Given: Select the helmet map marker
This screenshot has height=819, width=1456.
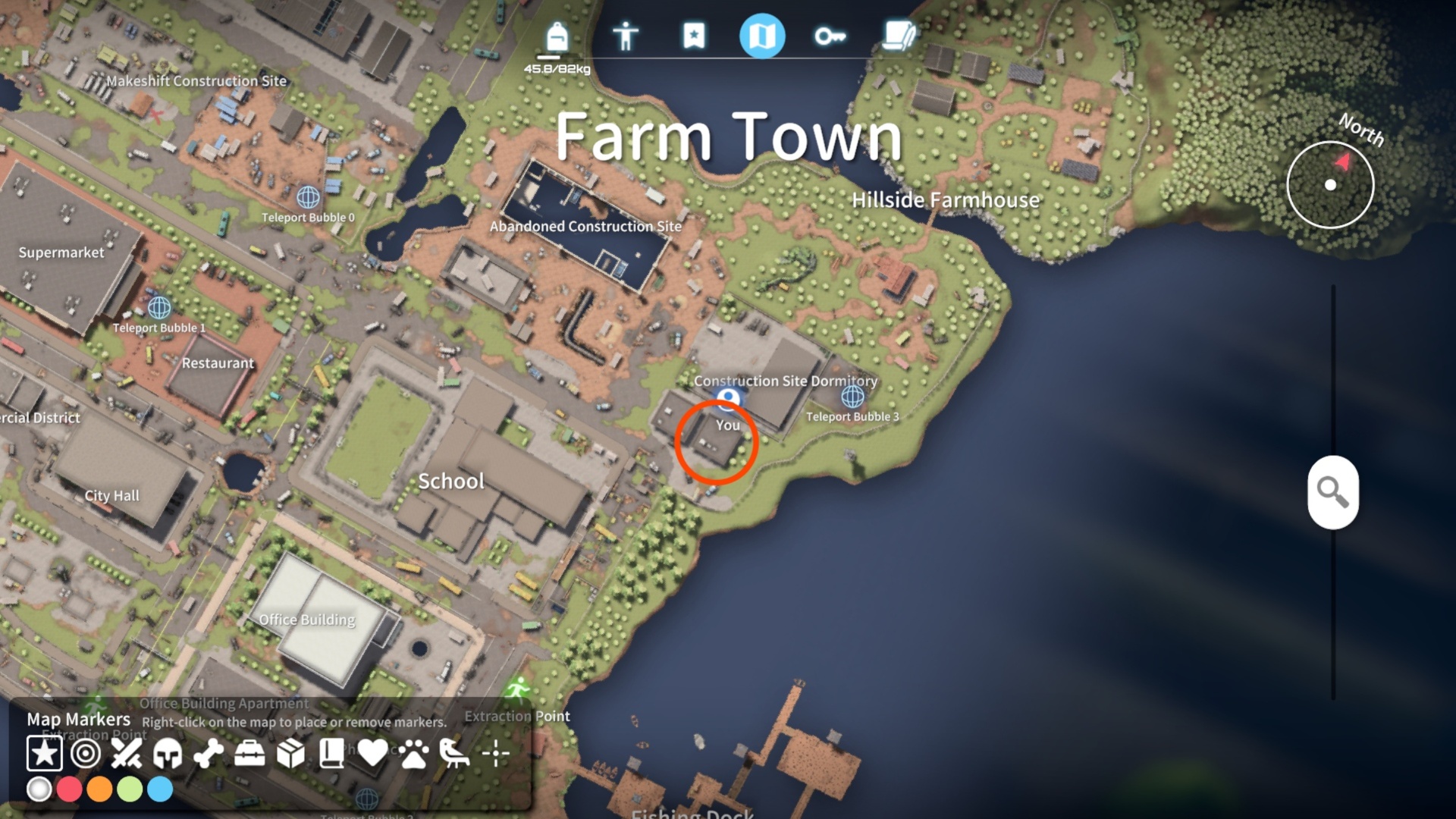Looking at the screenshot, I should (168, 754).
